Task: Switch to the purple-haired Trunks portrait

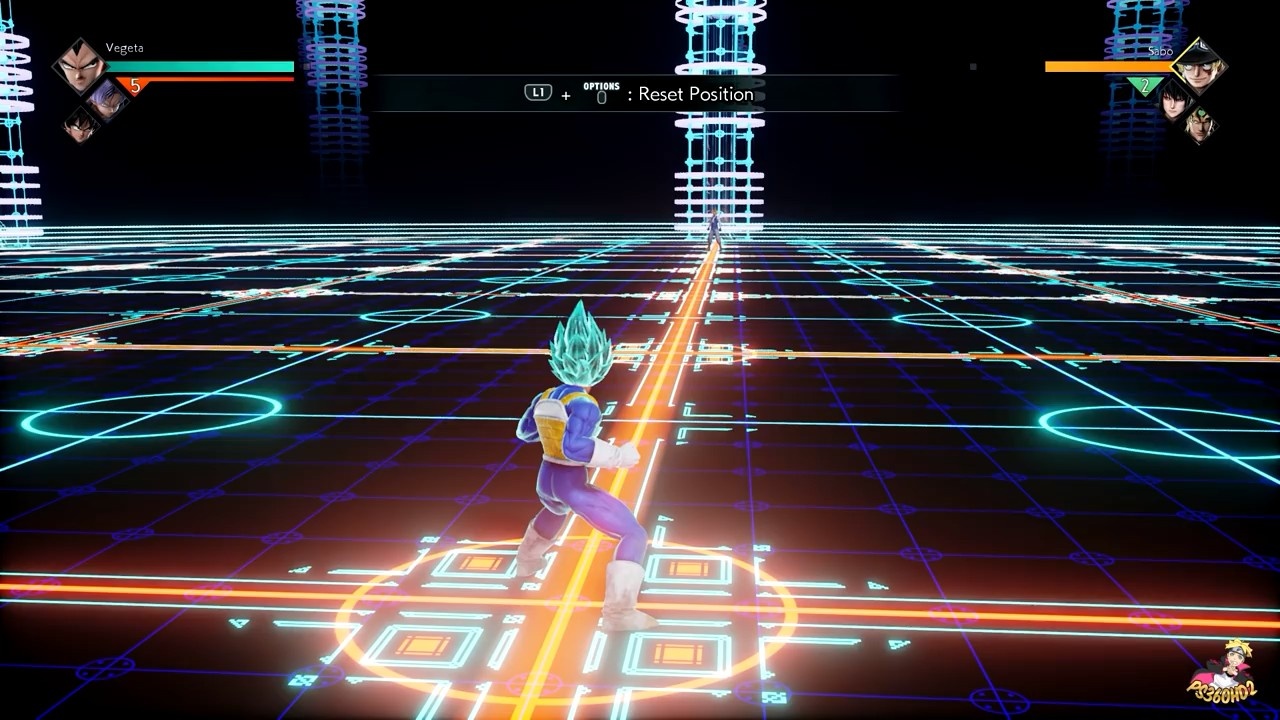Action: 106,98
